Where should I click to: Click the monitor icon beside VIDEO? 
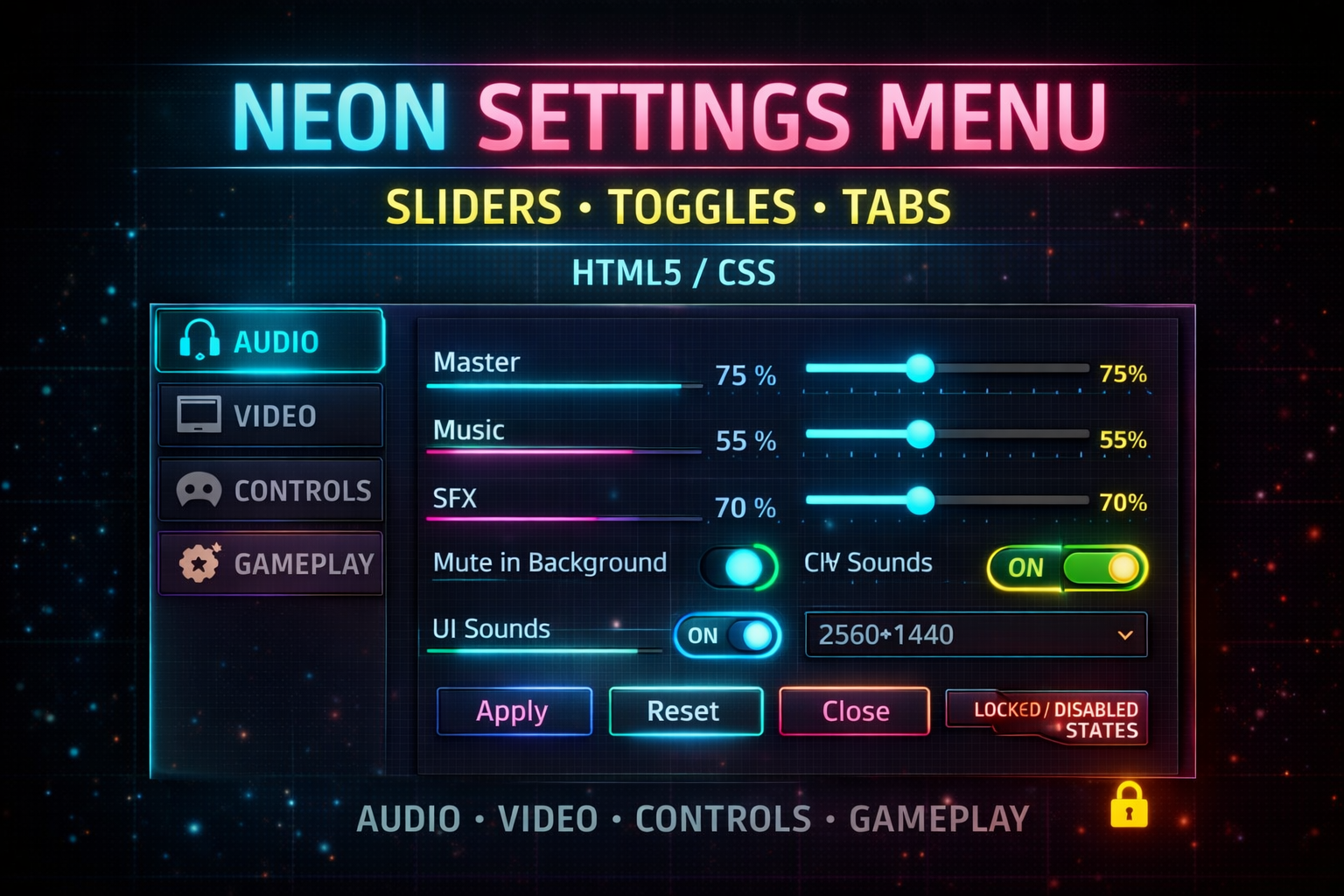pos(198,415)
